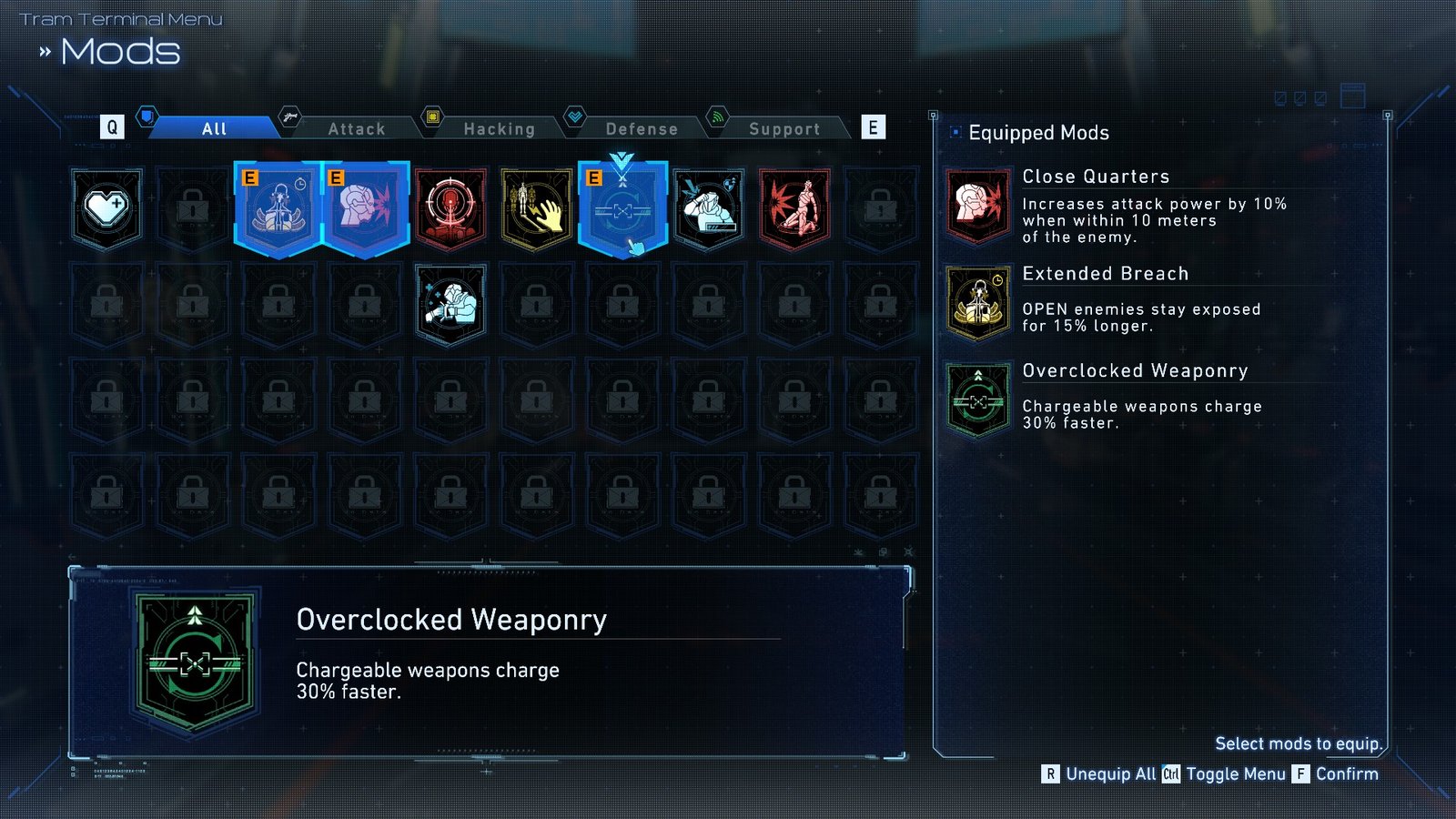This screenshot has width=1456, height=819.
Task: Show the Hacking mods tab
Action: (x=499, y=129)
